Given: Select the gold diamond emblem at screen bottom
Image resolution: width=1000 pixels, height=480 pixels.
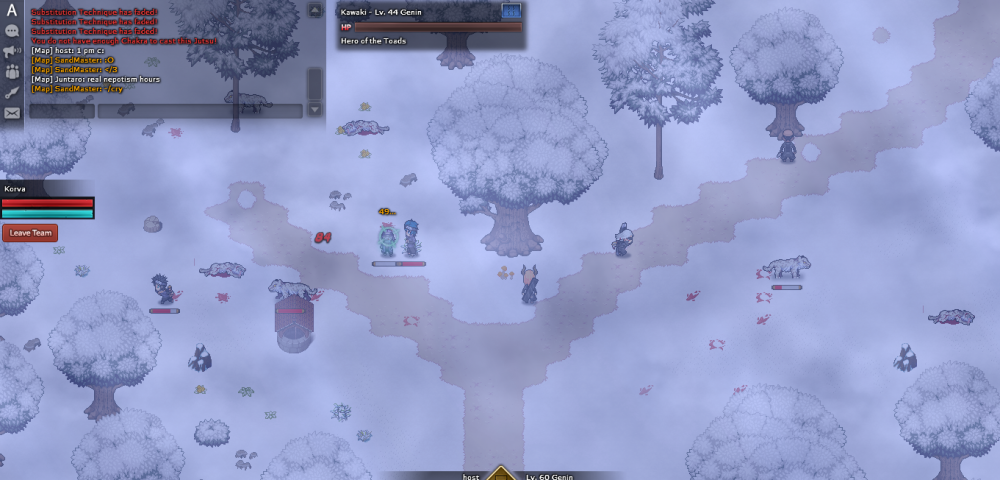Looking at the screenshot, I should (501, 473).
